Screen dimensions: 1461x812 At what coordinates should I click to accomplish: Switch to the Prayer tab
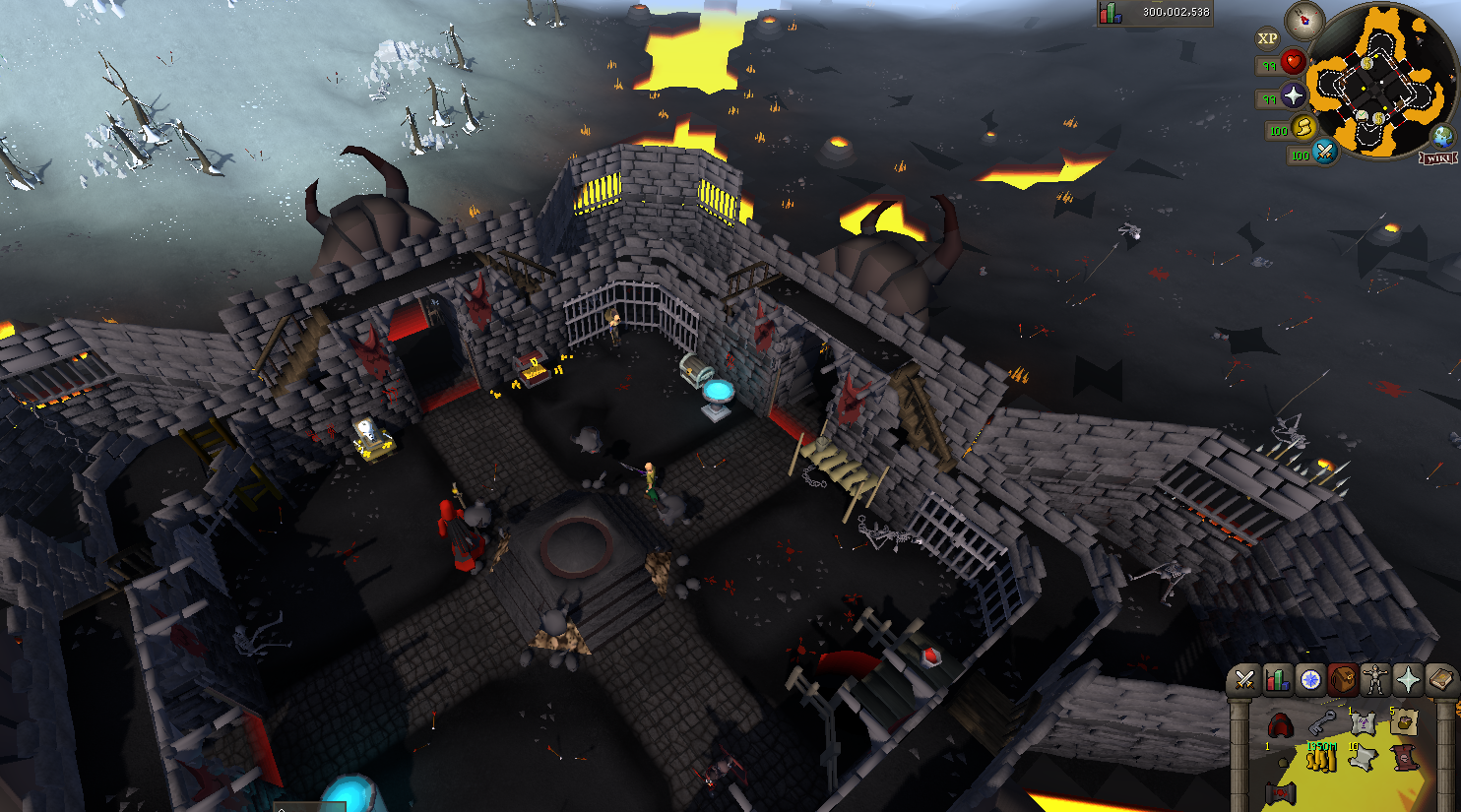(x=1409, y=680)
